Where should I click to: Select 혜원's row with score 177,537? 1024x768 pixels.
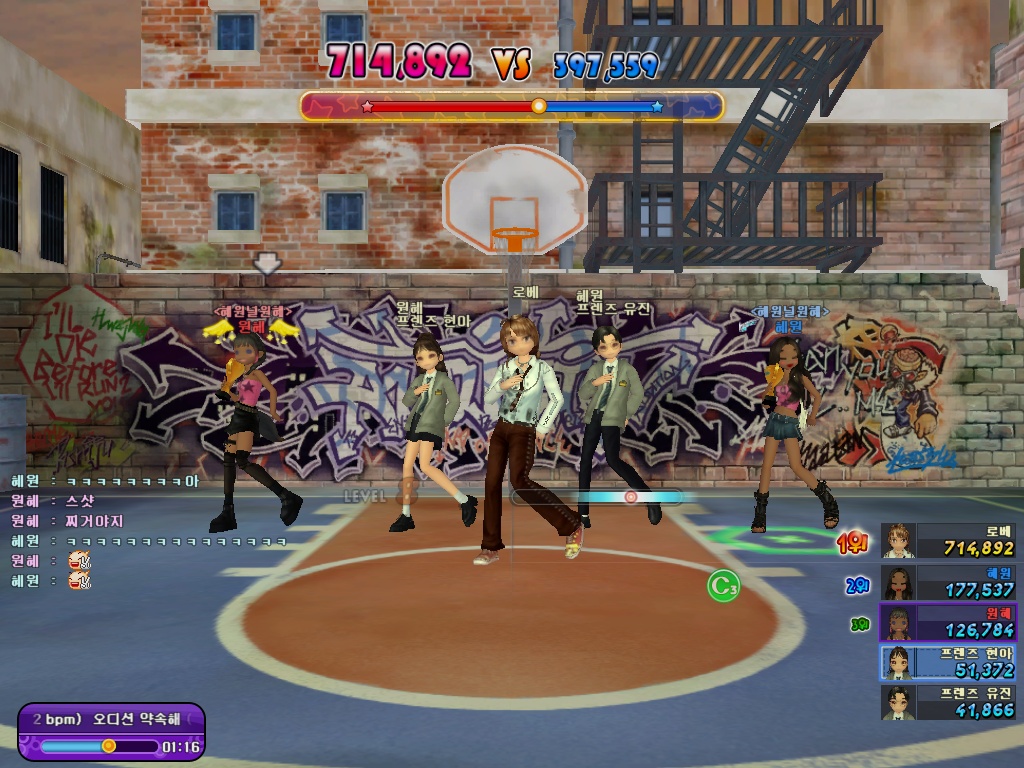pos(948,582)
